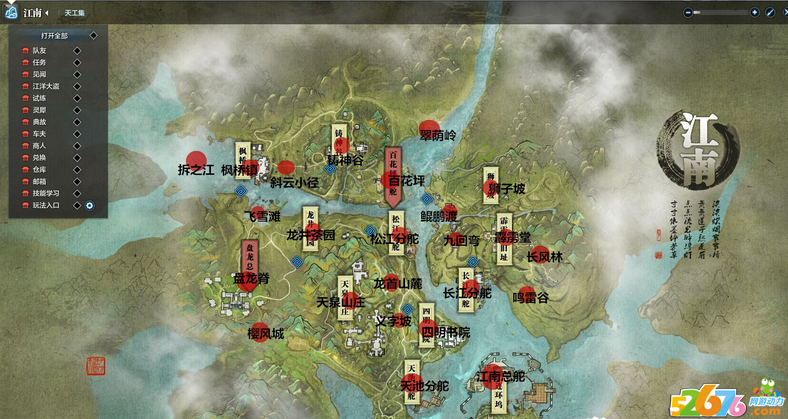Toggle the 队友 (teammates) map filter
This screenshot has height=419, width=788.
(x=39, y=50)
